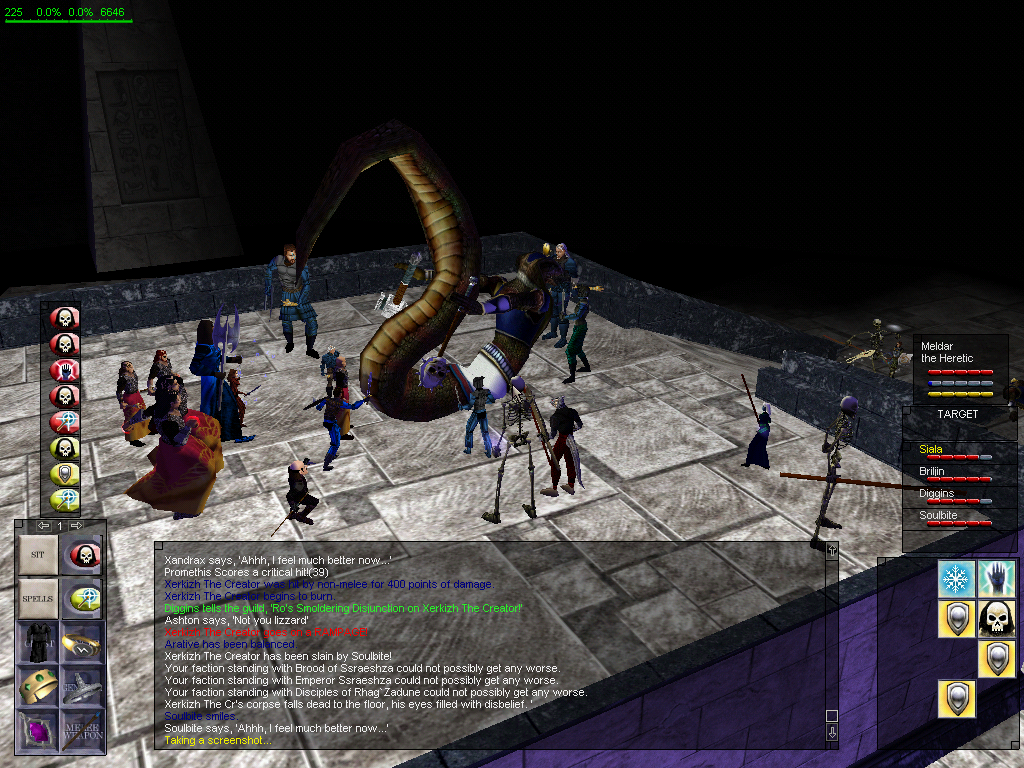Open the SPELLS book button

tap(38, 599)
